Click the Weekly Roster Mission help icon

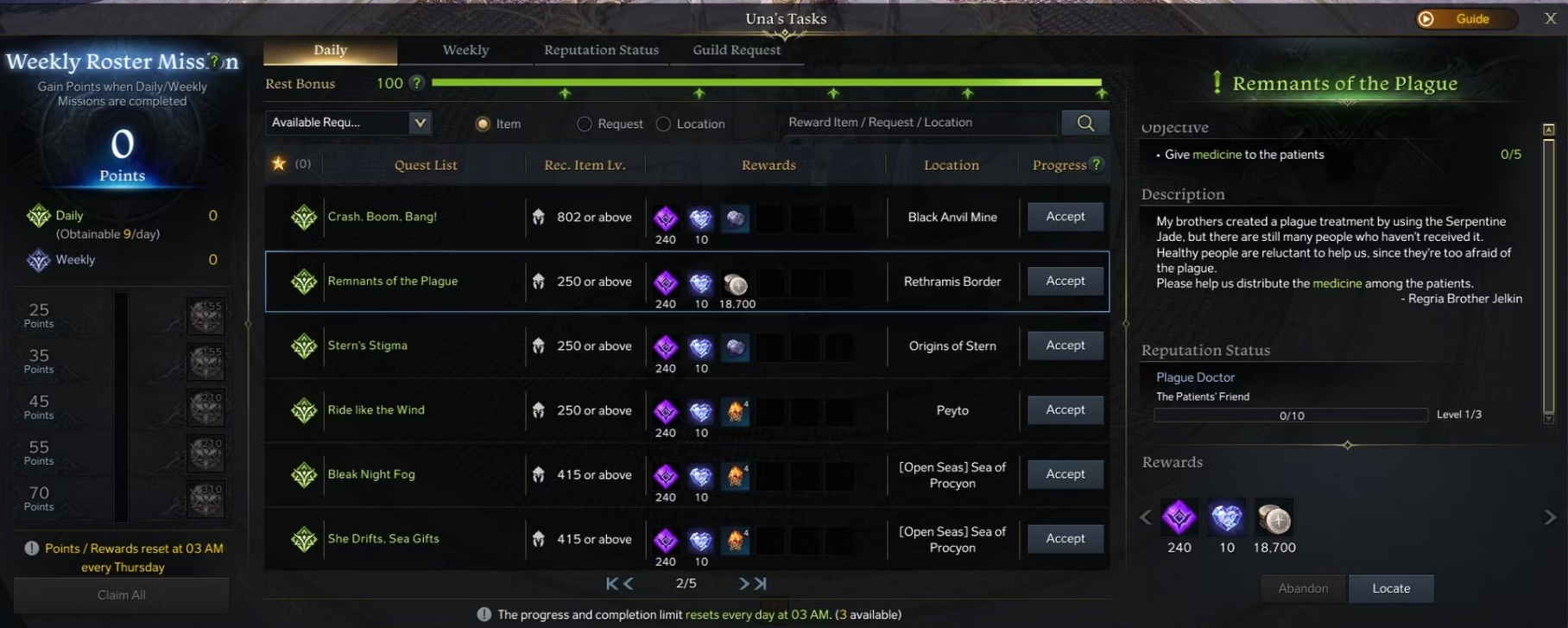click(212, 61)
